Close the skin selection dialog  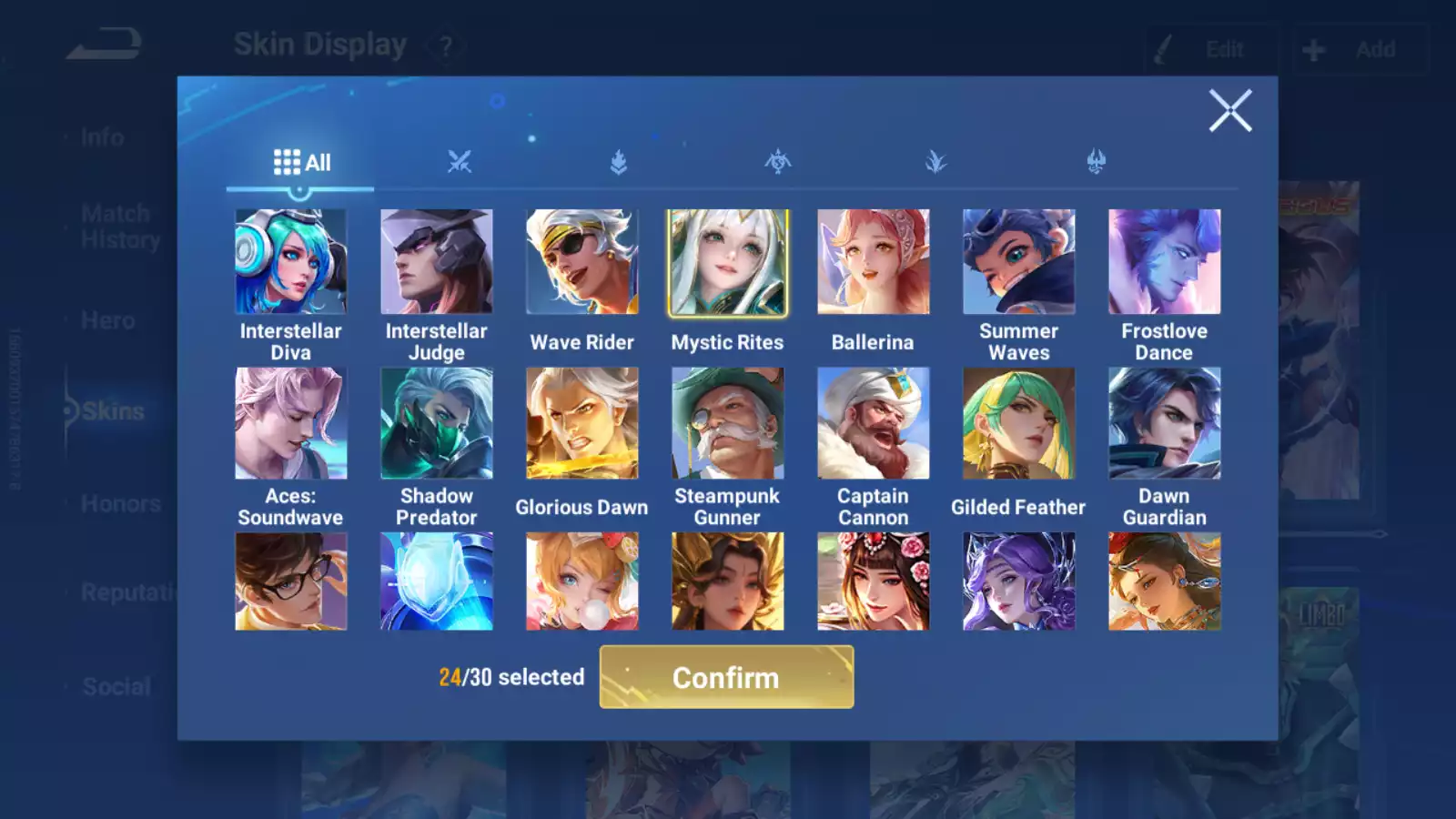pyautogui.click(x=1229, y=111)
